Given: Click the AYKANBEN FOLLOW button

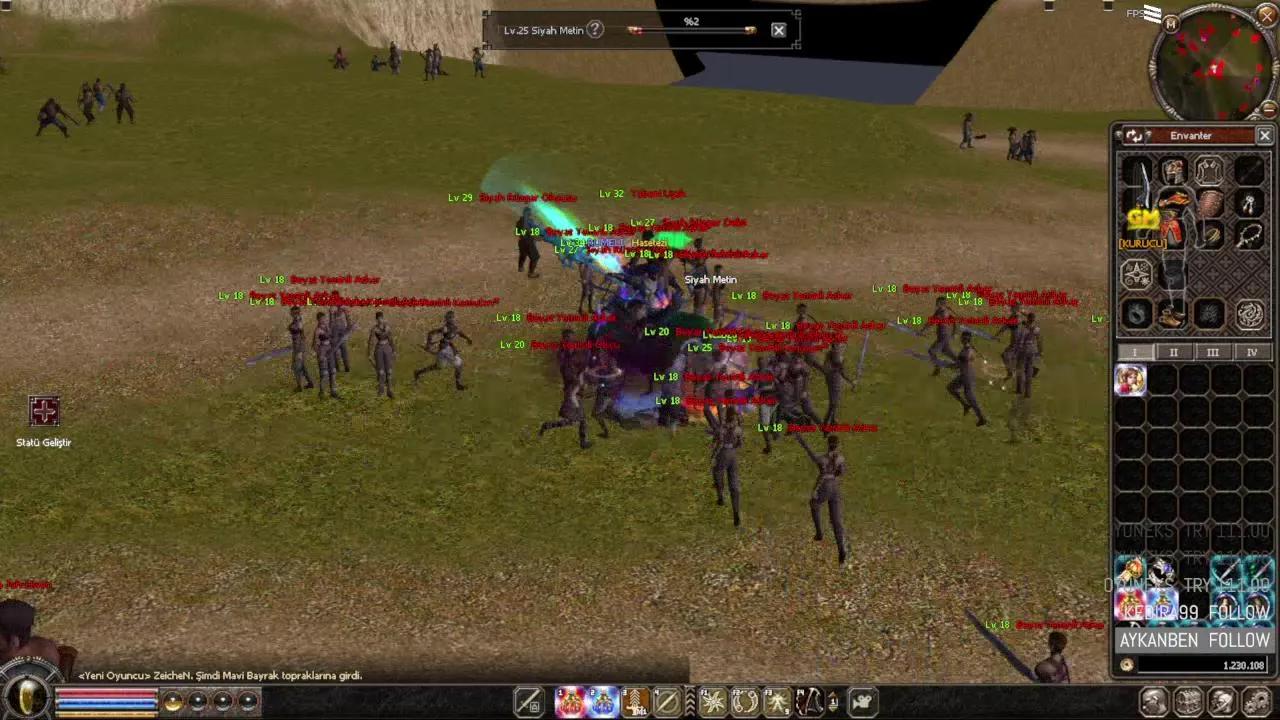Looking at the screenshot, I should (x=1193, y=641).
